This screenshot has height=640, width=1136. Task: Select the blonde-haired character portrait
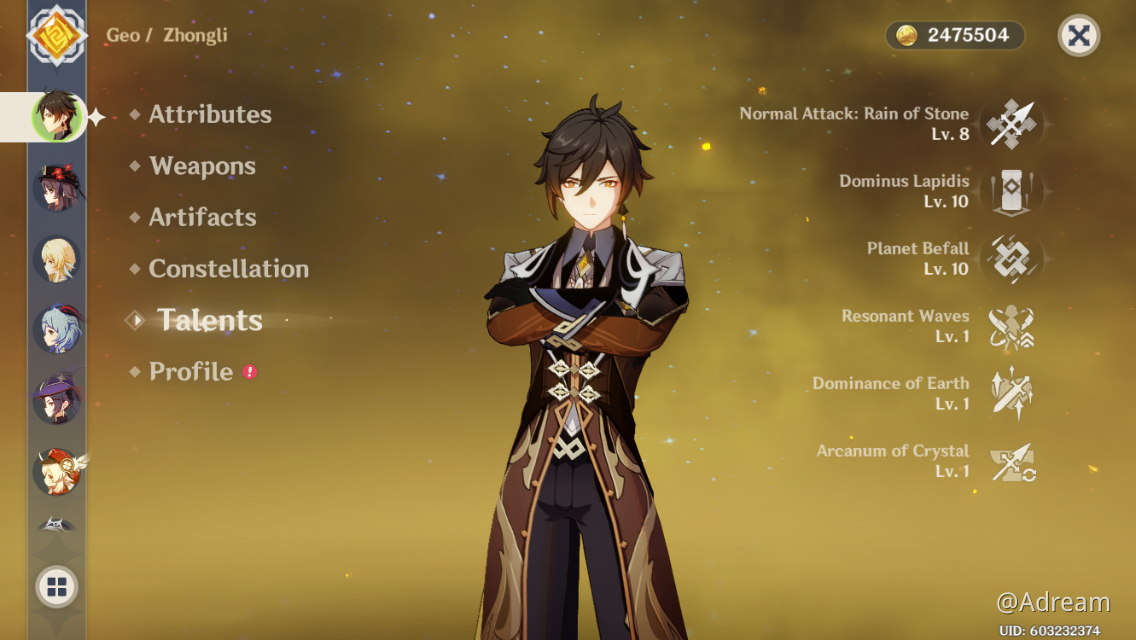[x=57, y=259]
